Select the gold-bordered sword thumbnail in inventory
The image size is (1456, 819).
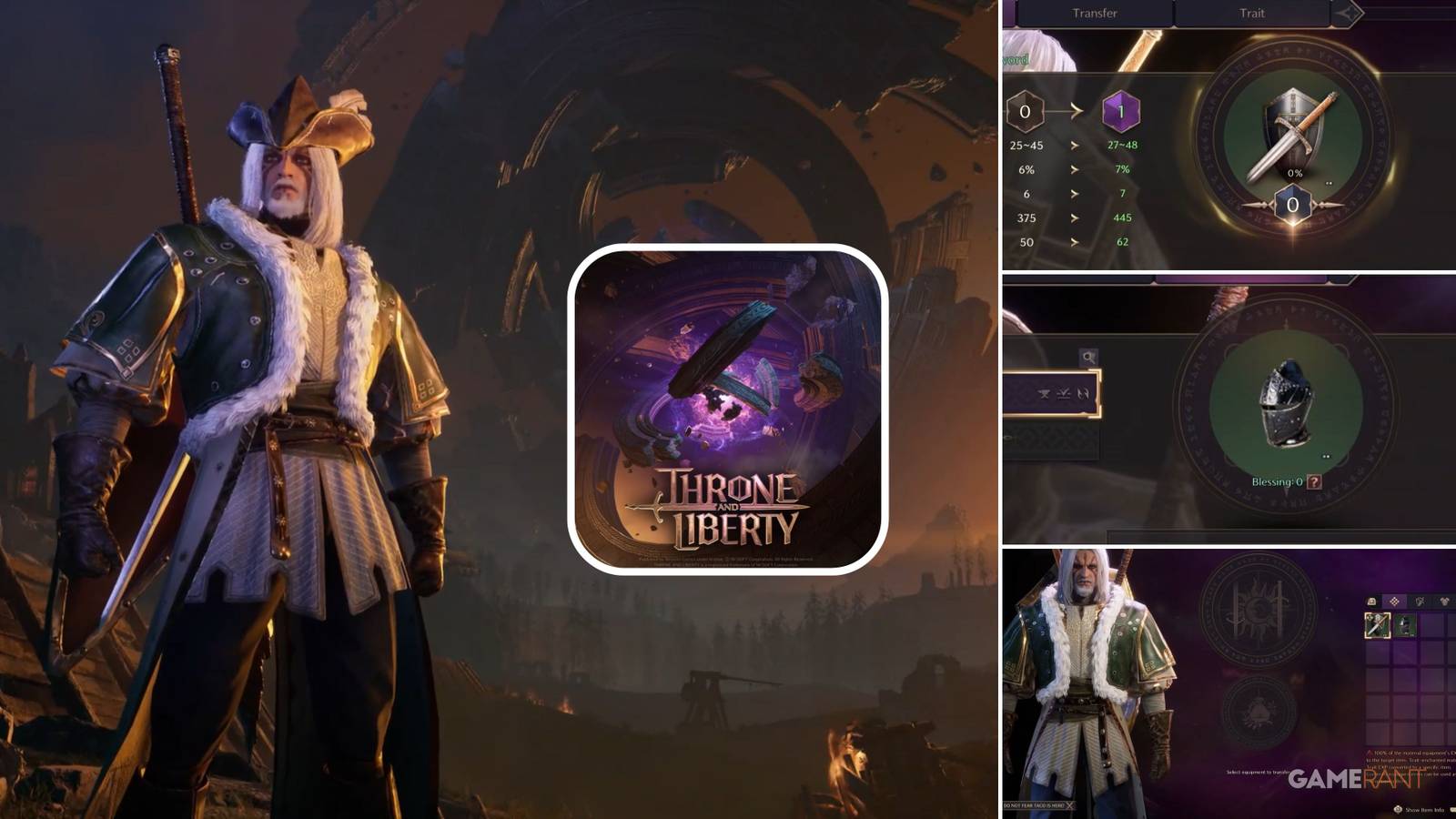coord(1378,626)
